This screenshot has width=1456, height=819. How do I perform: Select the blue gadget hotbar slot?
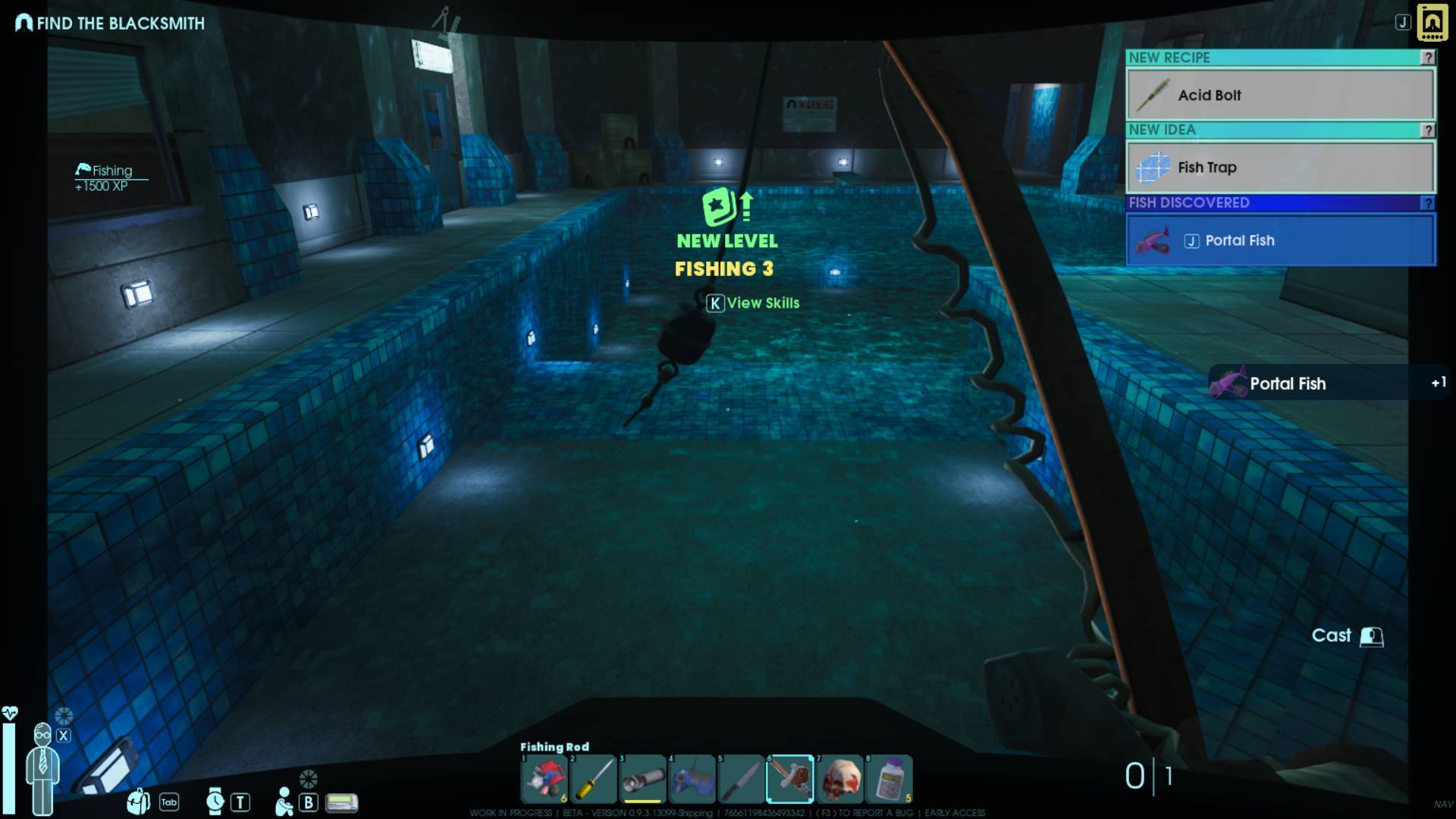pos(692,779)
